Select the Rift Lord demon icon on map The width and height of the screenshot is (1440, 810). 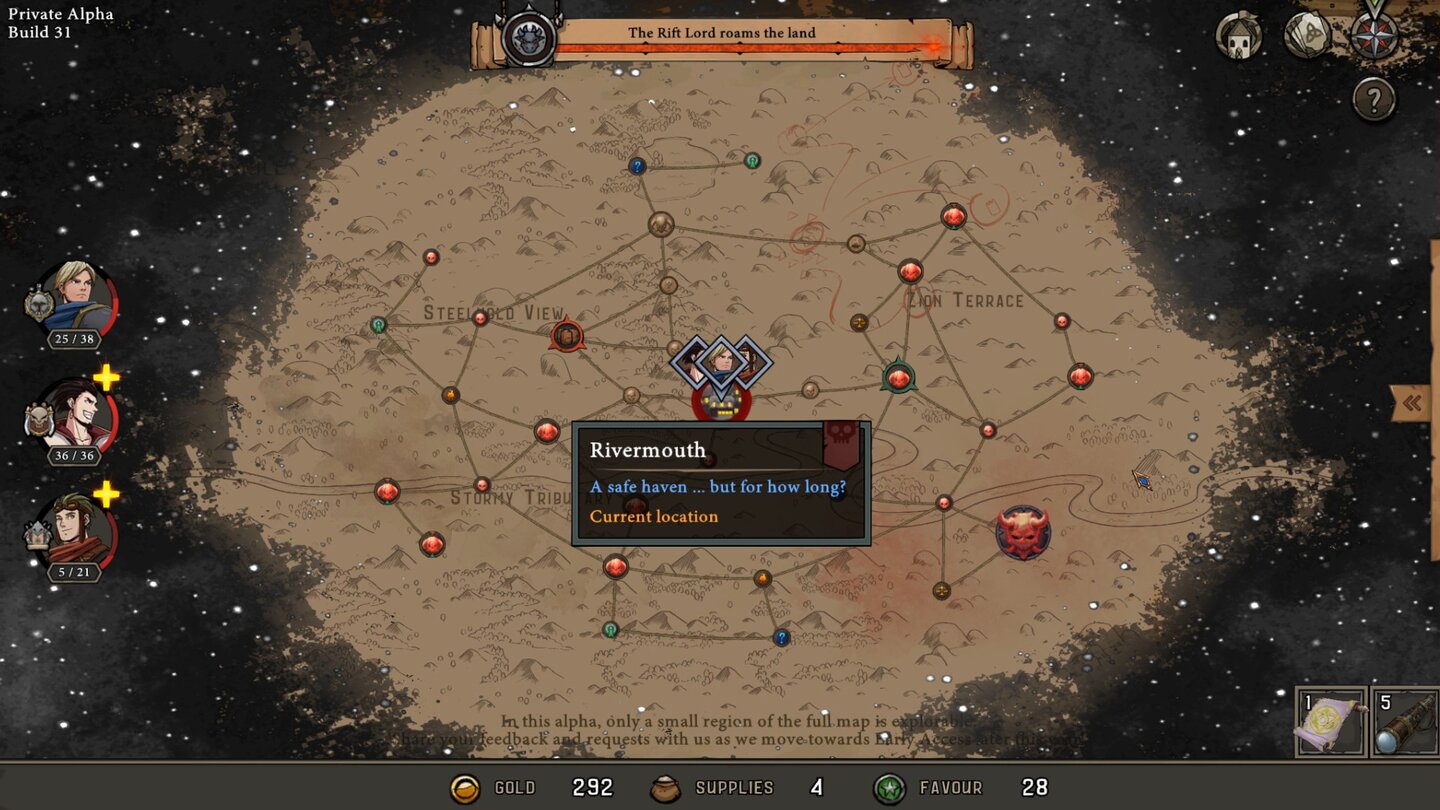pyautogui.click(x=1024, y=531)
